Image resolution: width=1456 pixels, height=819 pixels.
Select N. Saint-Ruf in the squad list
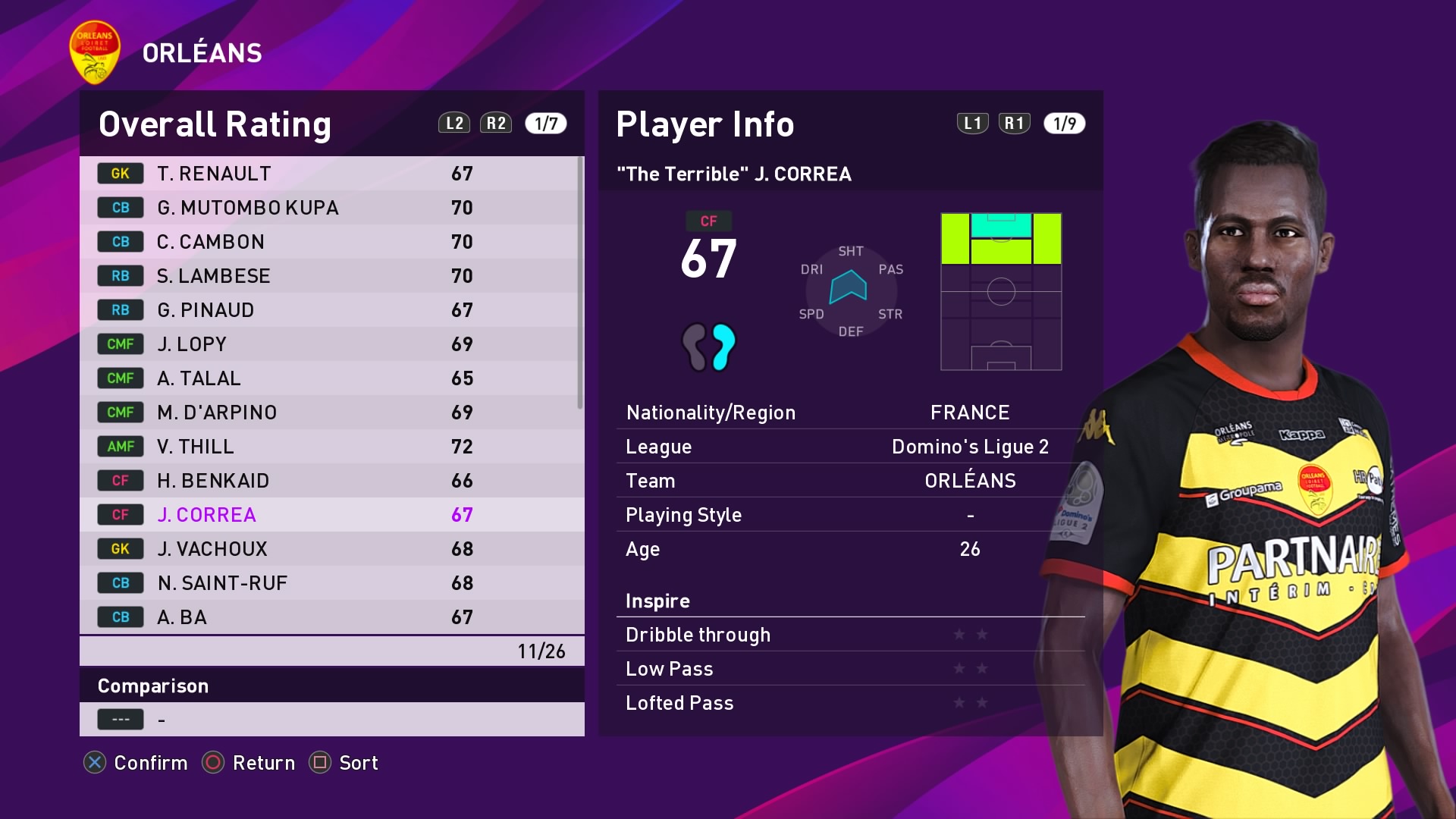point(331,583)
